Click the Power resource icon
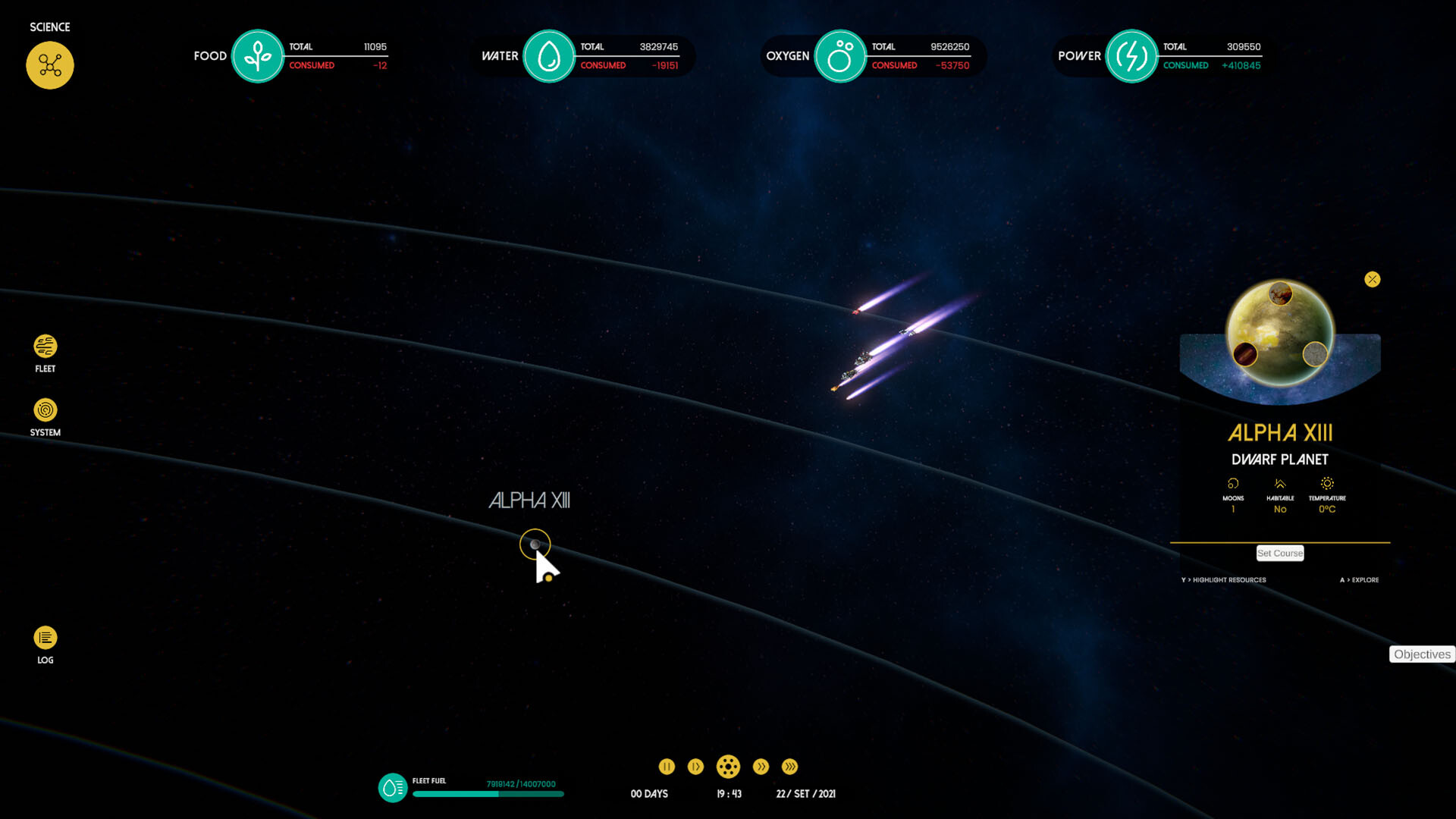 [1131, 56]
